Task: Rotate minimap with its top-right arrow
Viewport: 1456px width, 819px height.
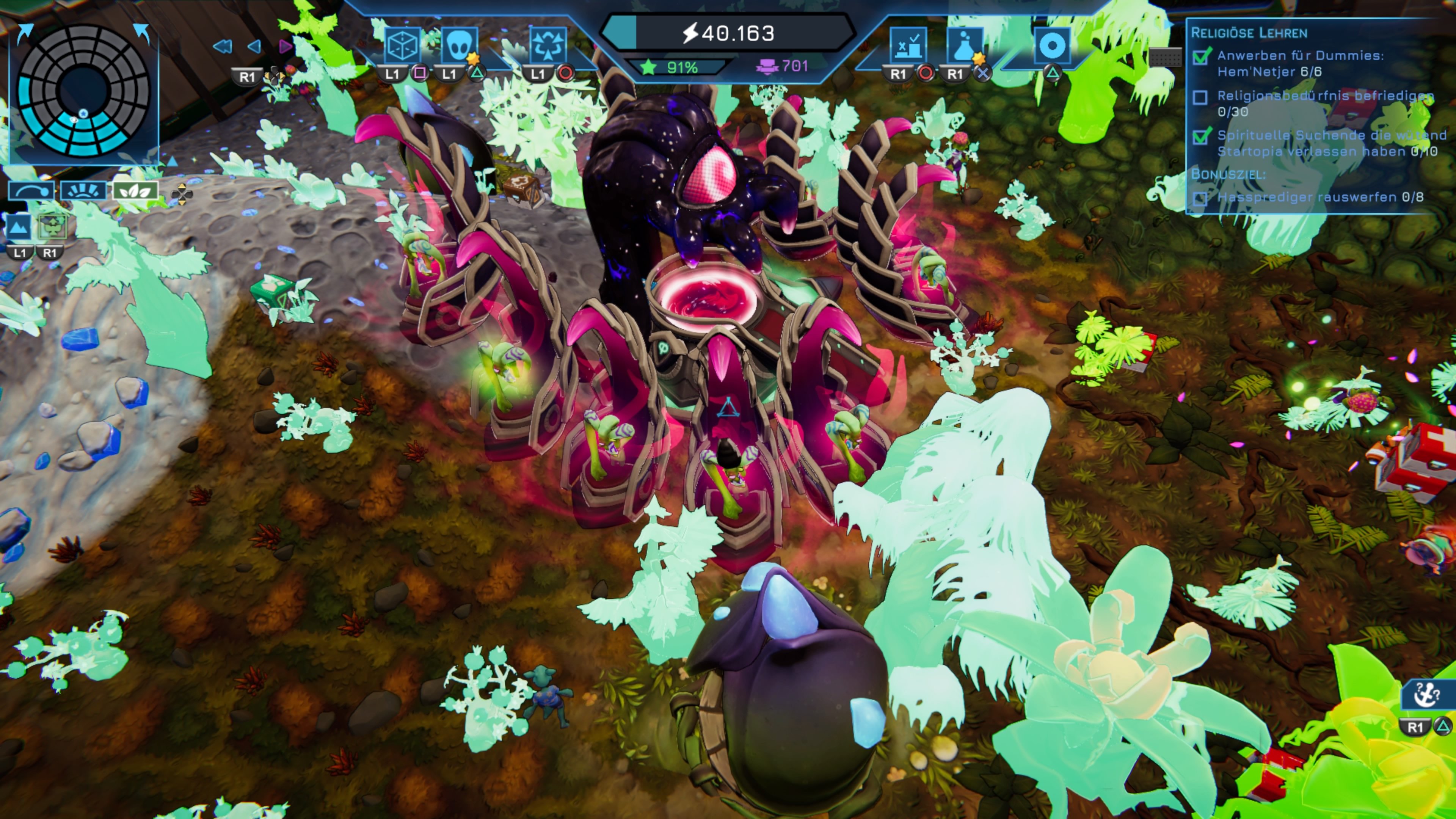Action: coord(142,32)
